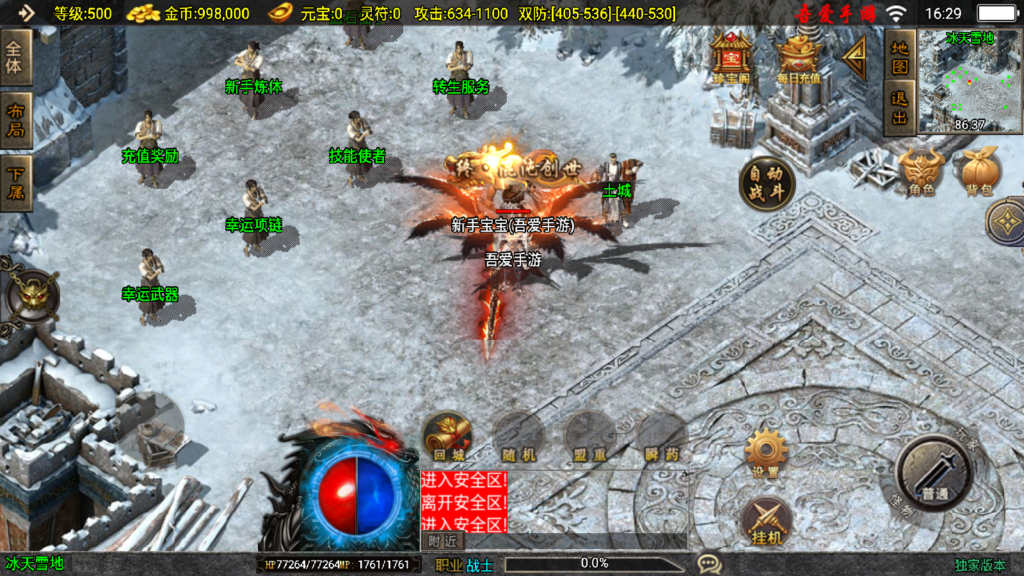Open the 角色 character sheet

coord(921,172)
